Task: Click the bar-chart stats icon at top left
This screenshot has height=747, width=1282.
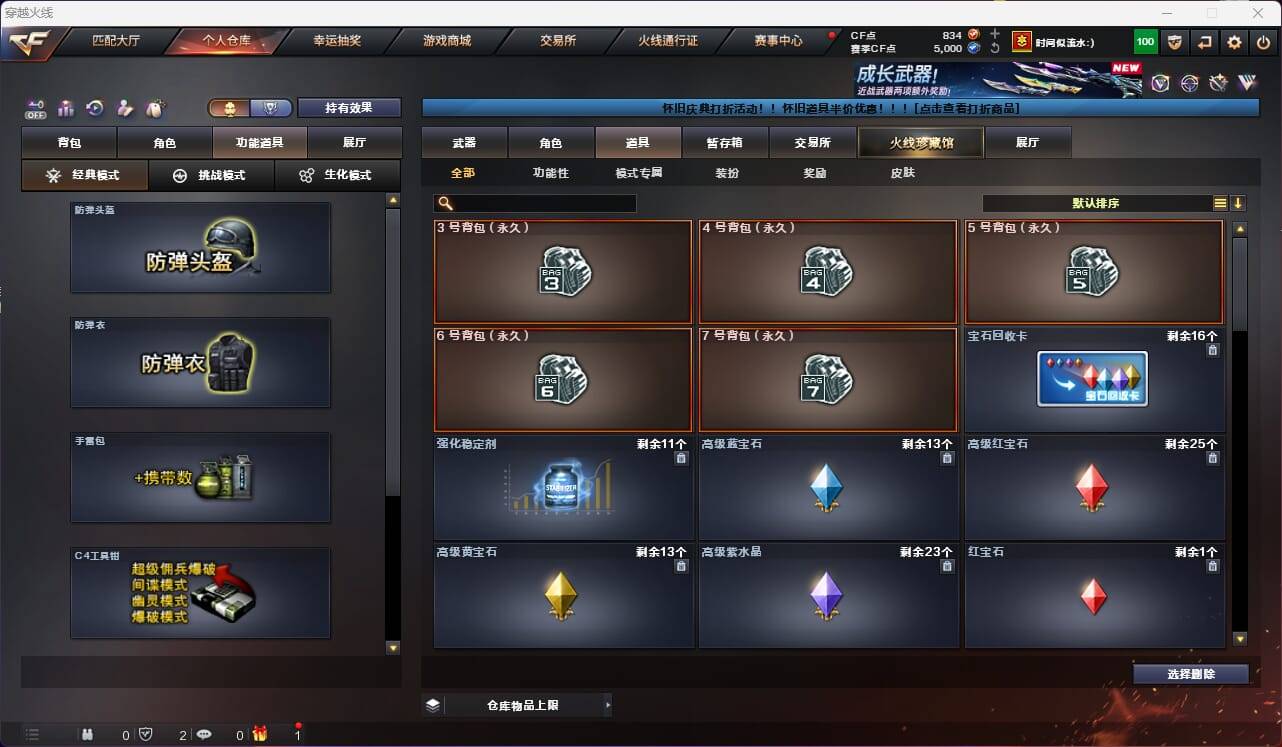Action: [x=67, y=109]
